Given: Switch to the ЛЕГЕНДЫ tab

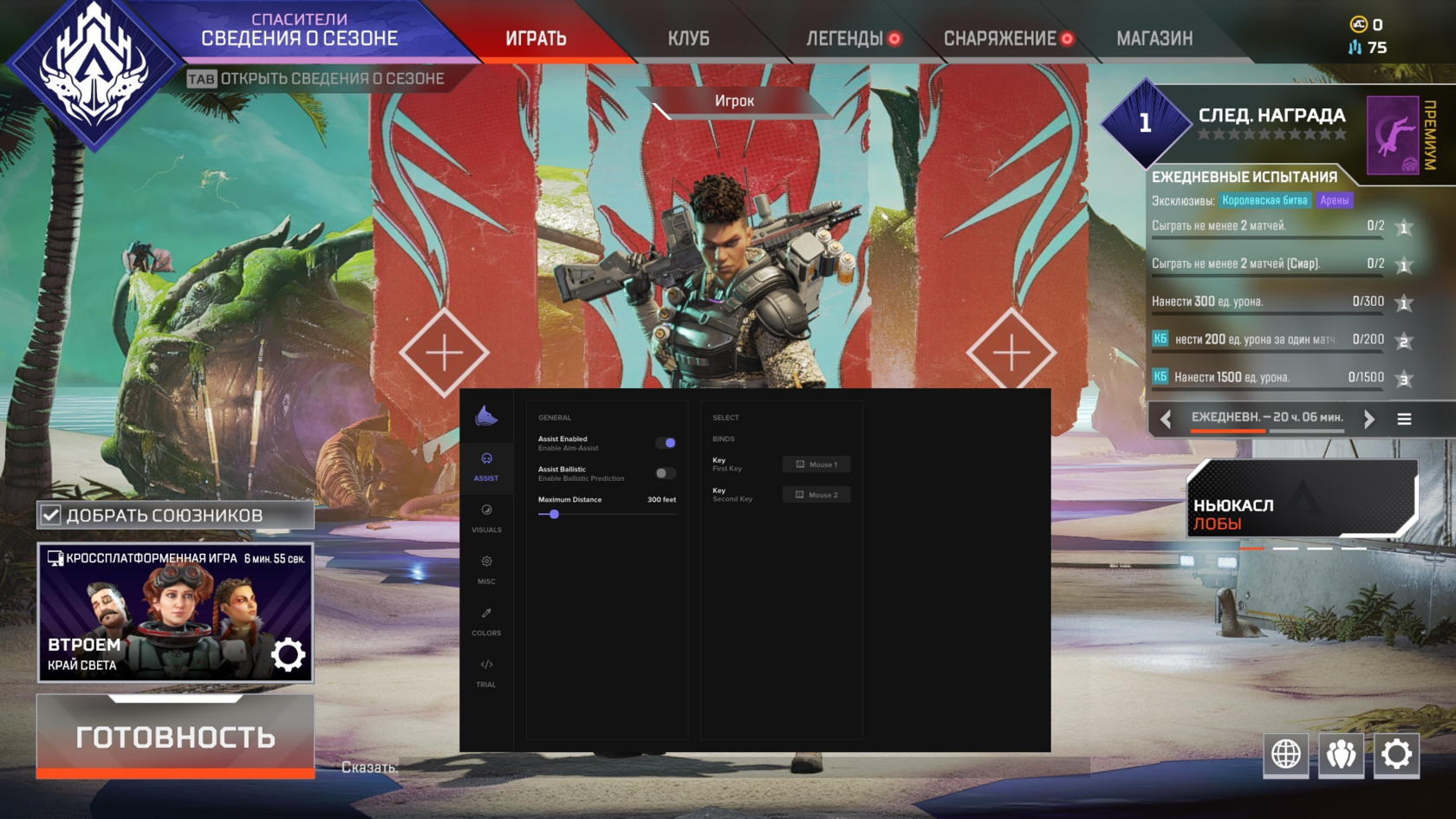Looking at the screenshot, I should pos(847,38).
